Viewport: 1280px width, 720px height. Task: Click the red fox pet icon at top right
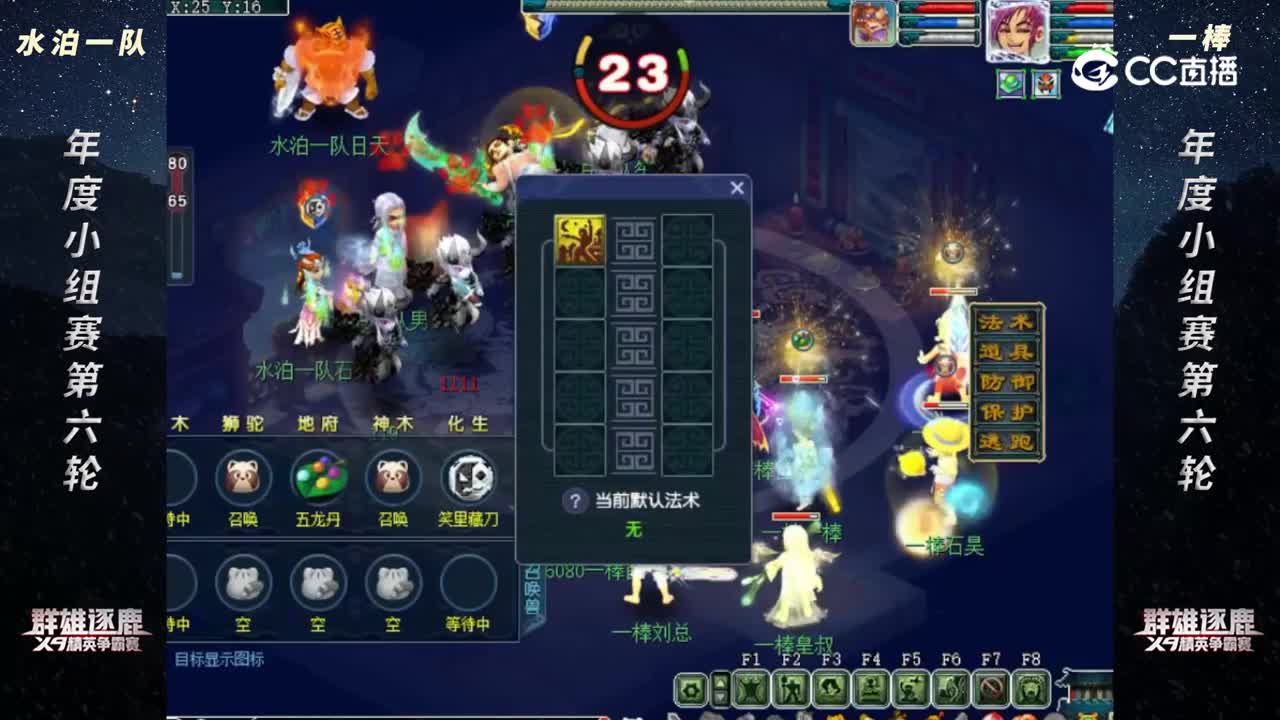[1045, 84]
